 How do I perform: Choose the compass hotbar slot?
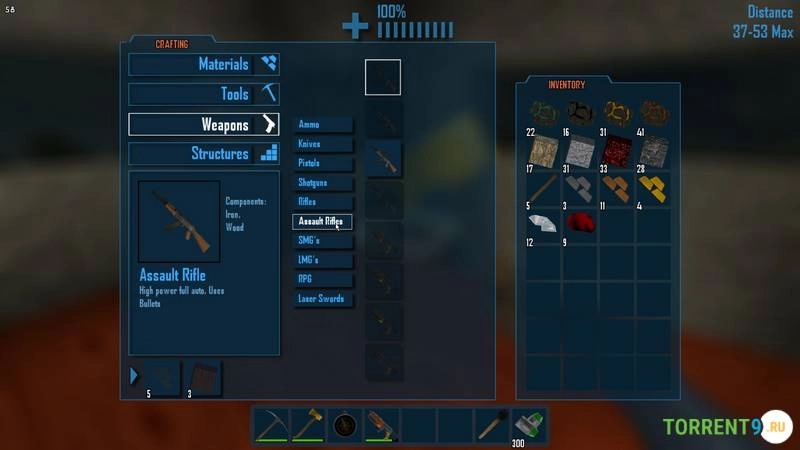[x=345, y=424]
